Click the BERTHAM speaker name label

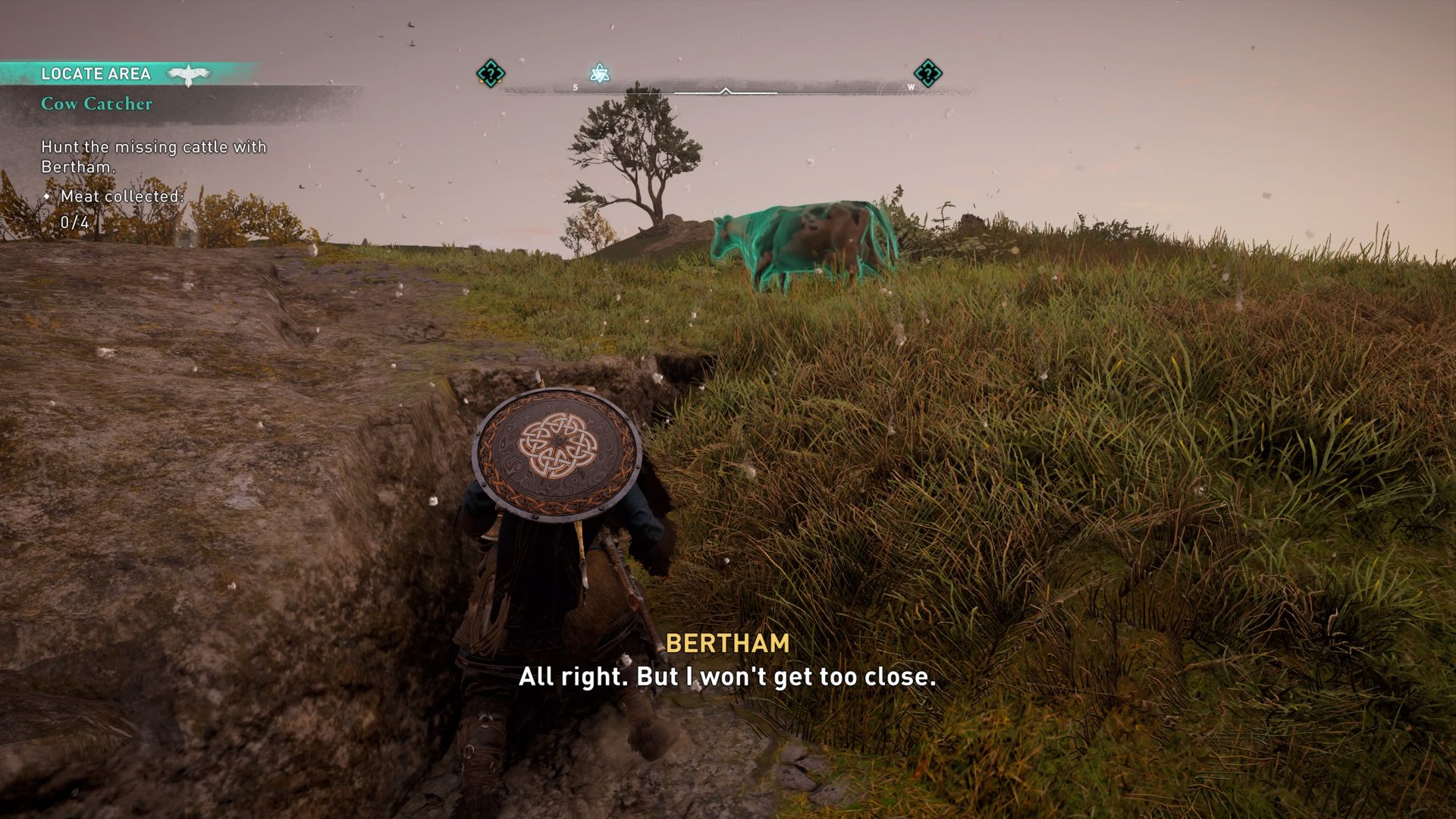726,645
